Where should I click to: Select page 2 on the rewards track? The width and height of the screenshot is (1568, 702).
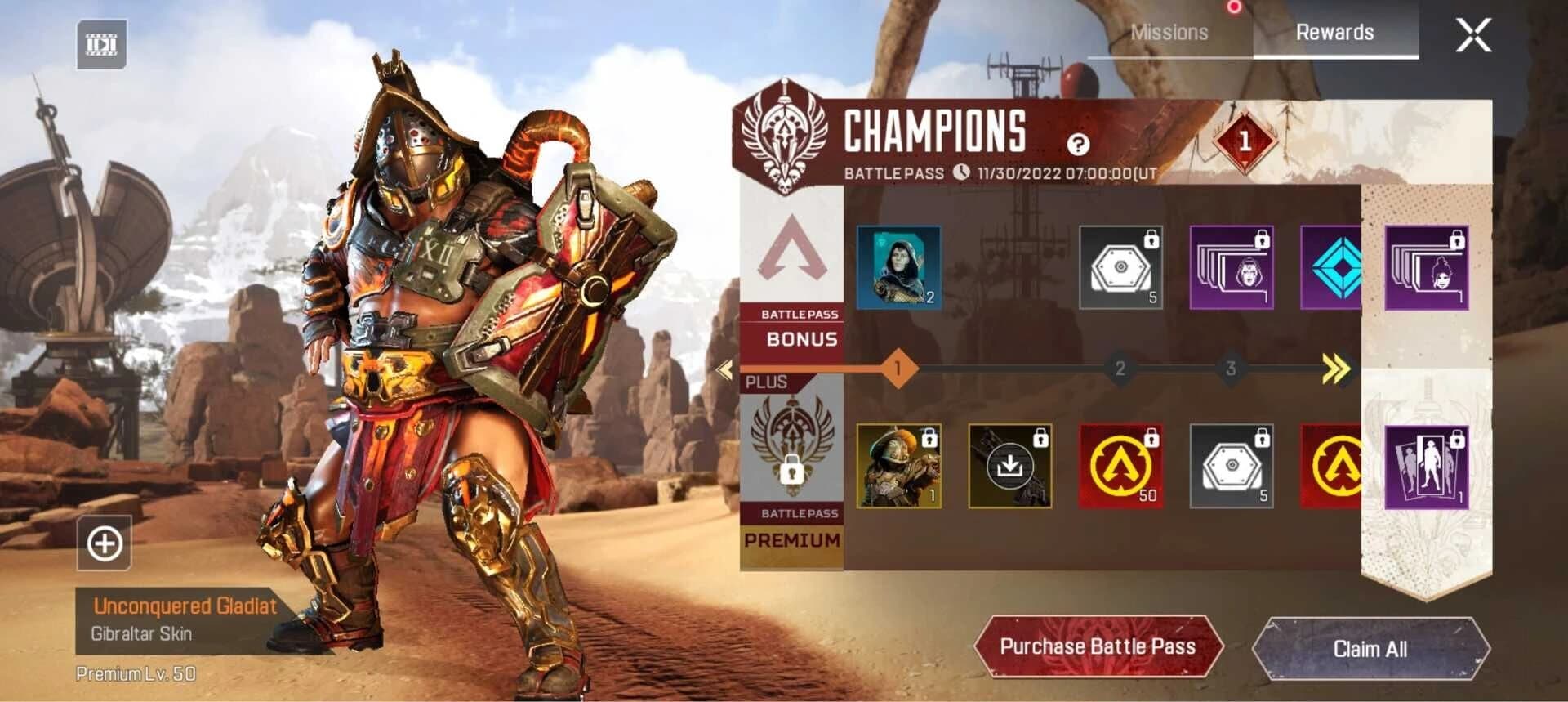[1120, 369]
